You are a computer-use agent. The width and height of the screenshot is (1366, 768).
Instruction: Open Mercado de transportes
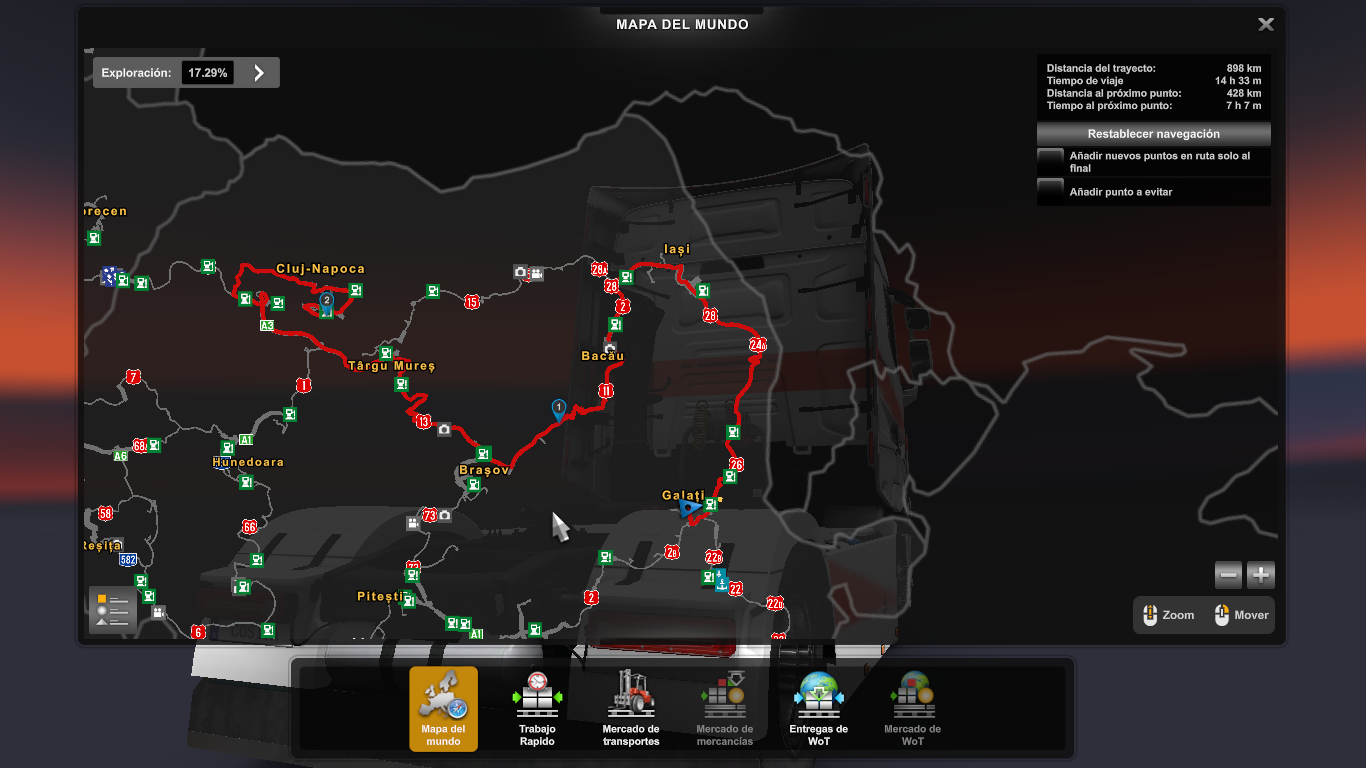click(x=630, y=708)
